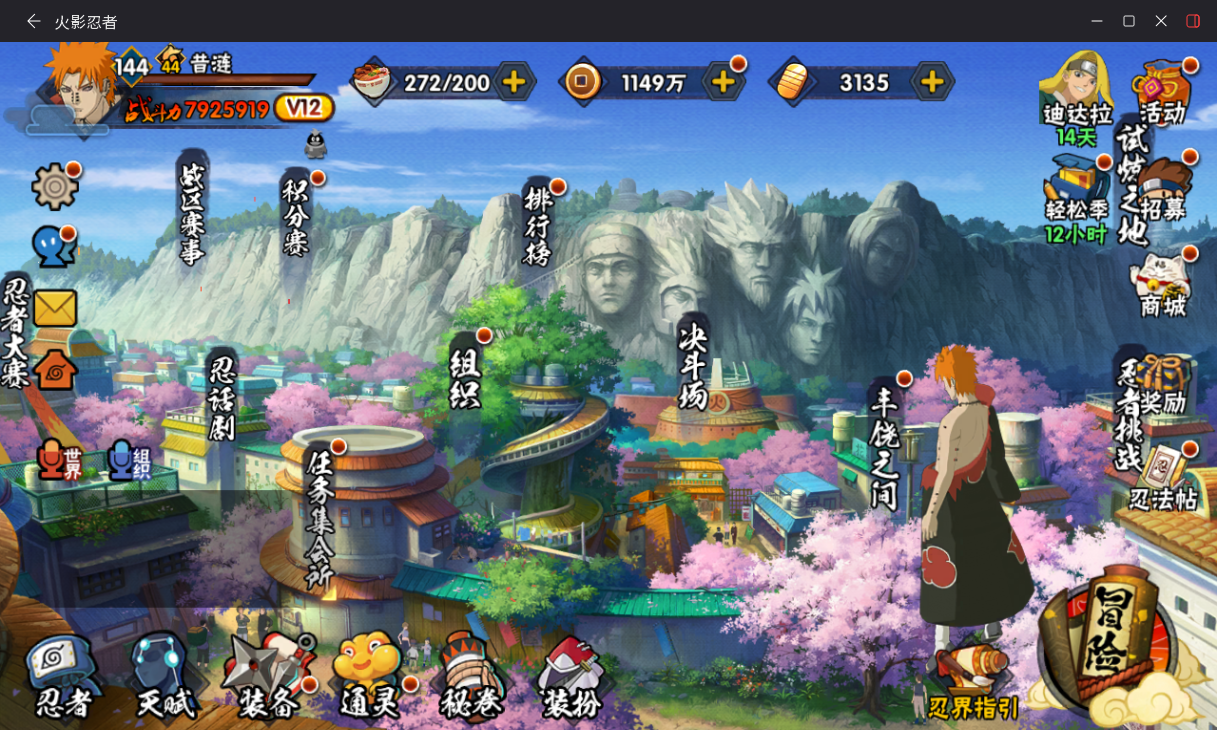Add more ramen stamina with plus button
Viewport: 1217px width, 730px height.
pyautogui.click(x=513, y=82)
